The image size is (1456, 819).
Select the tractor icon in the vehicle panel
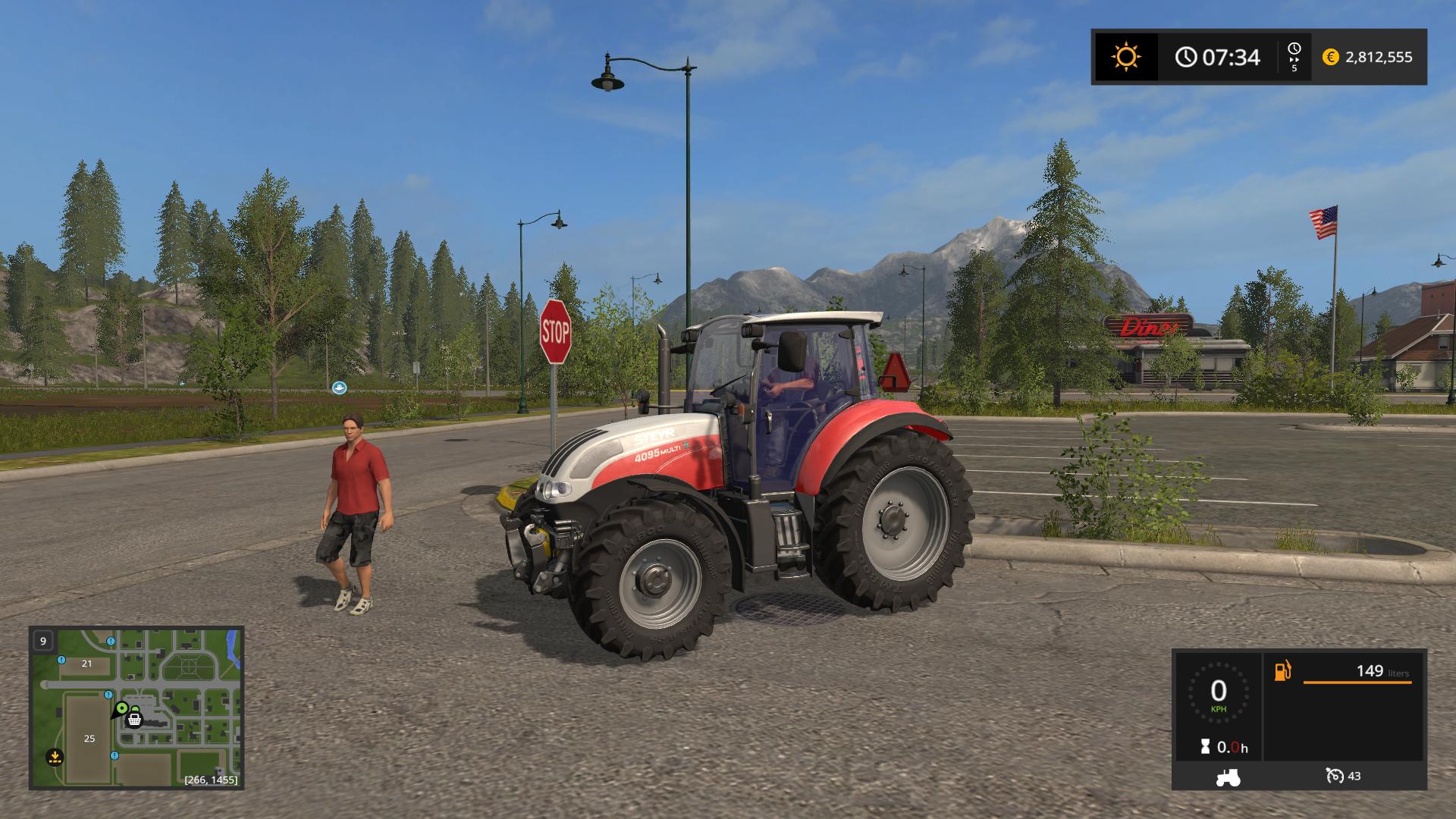pyautogui.click(x=1227, y=777)
